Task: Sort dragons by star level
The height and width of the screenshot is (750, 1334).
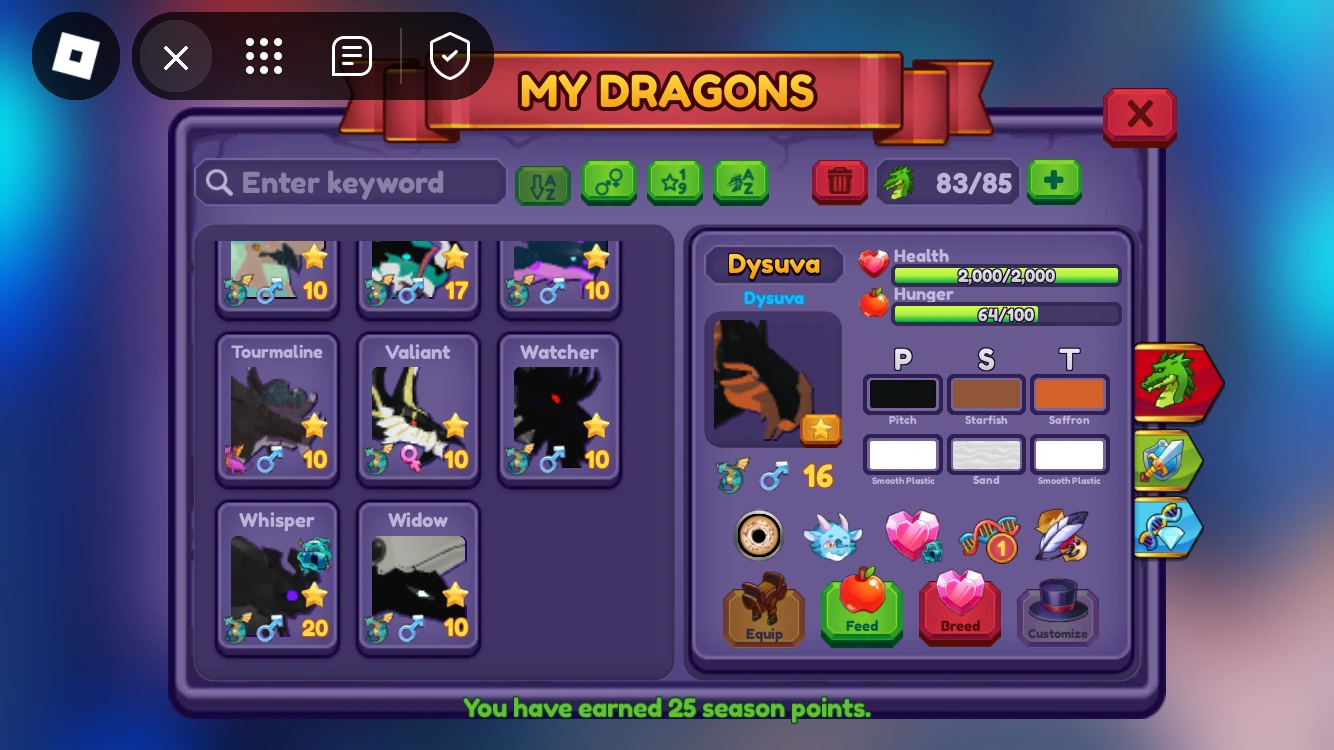Action: point(675,183)
